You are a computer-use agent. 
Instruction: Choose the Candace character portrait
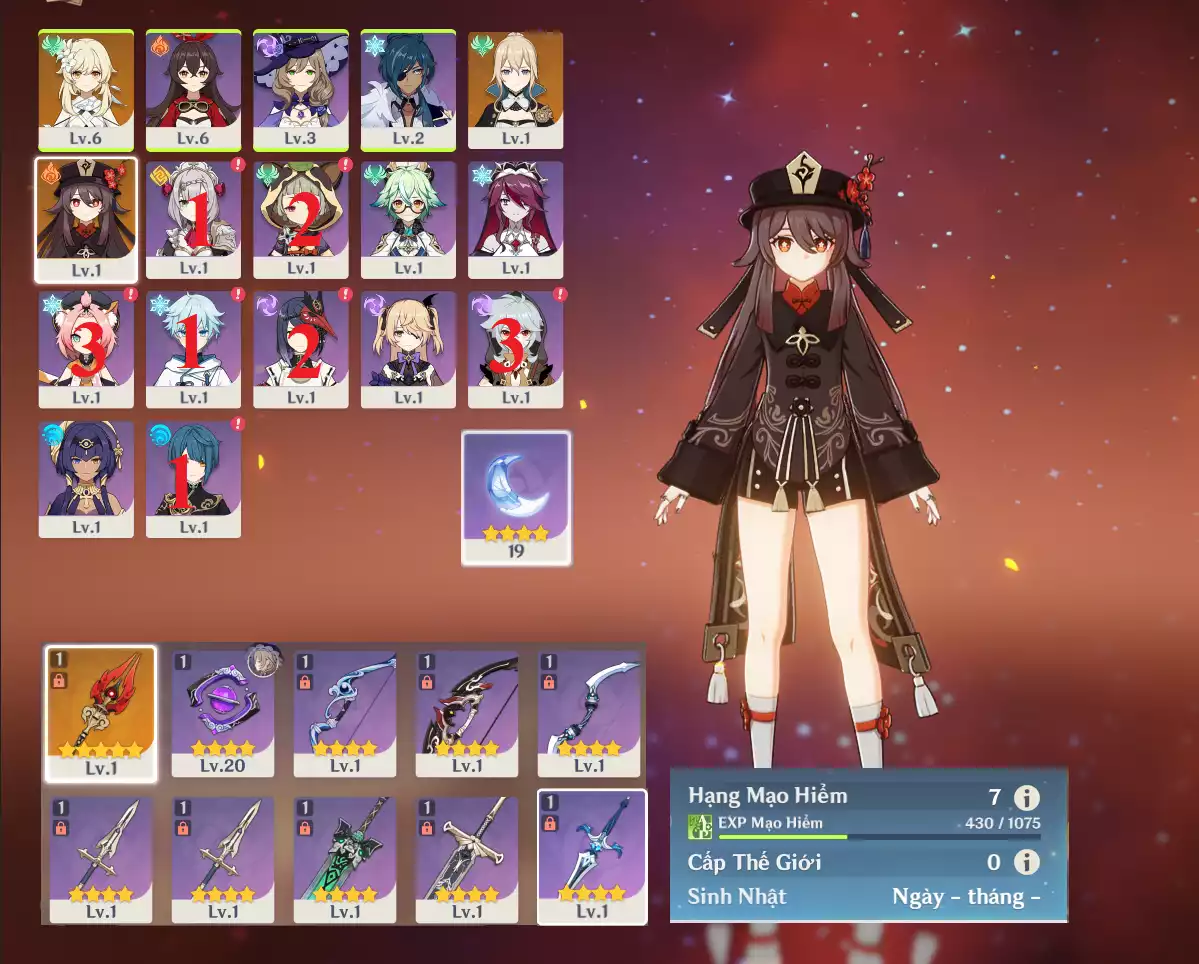point(86,479)
